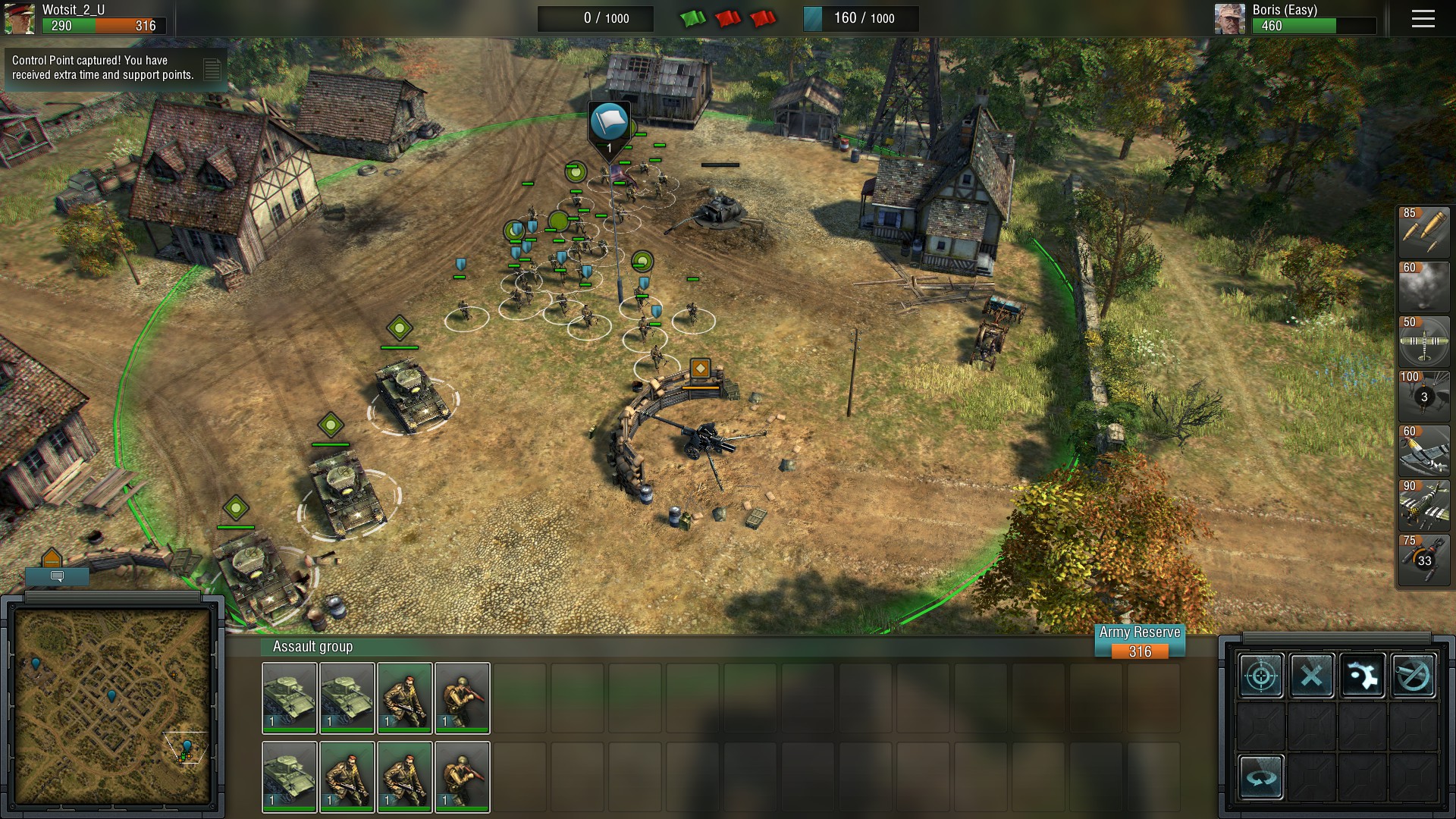
Task: Open the main menu hamburger button
Action: click(x=1423, y=19)
